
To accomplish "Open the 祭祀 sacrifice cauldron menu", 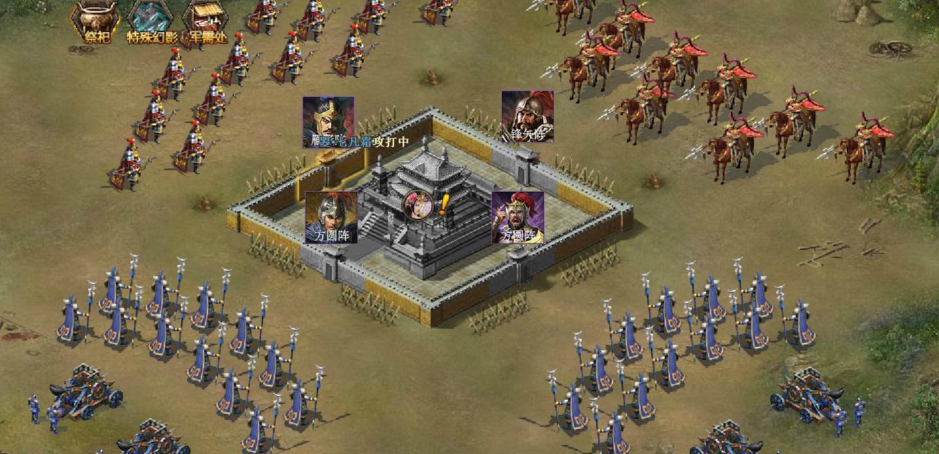I will pos(96,21).
